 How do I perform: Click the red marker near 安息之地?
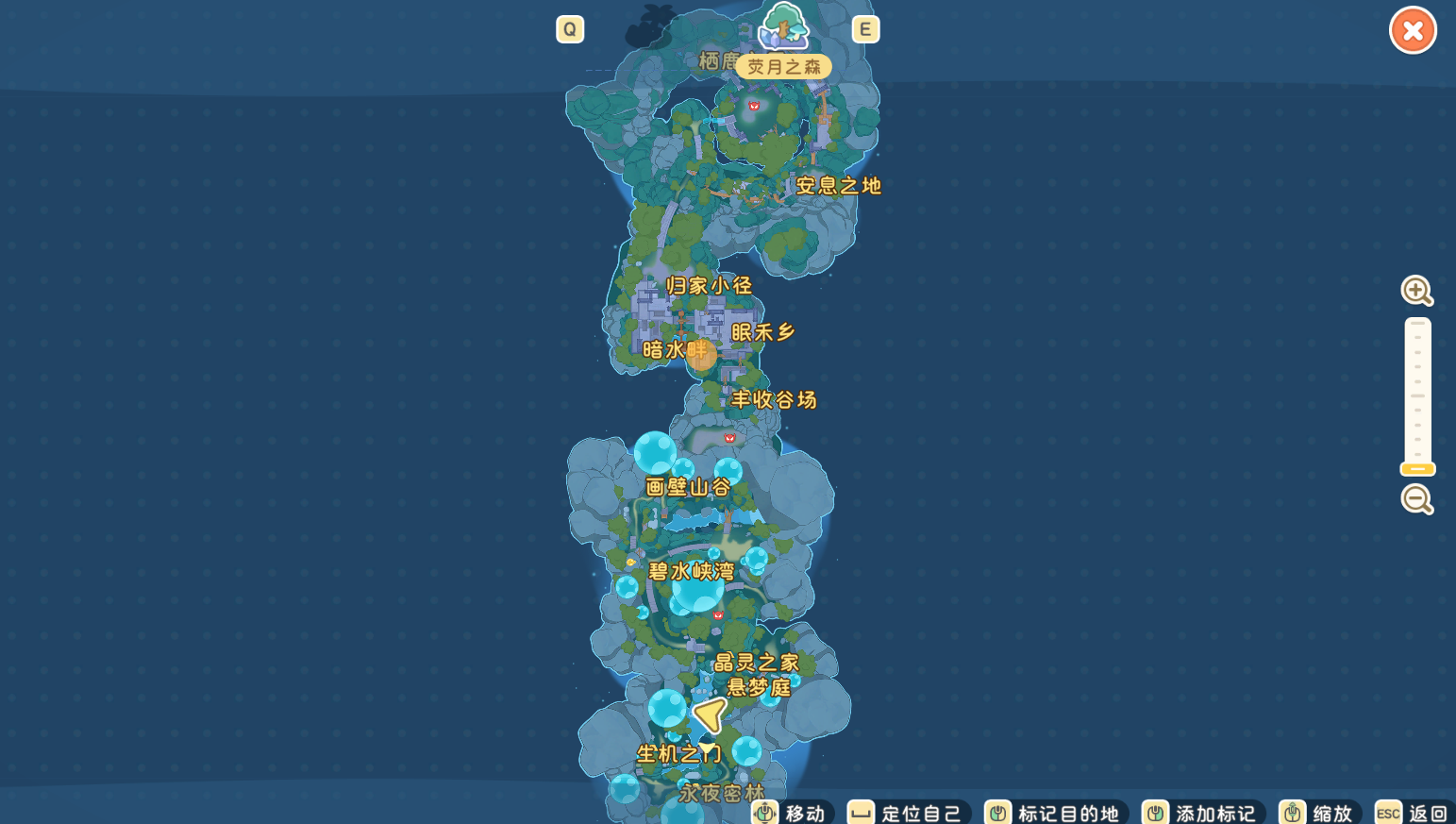click(752, 107)
